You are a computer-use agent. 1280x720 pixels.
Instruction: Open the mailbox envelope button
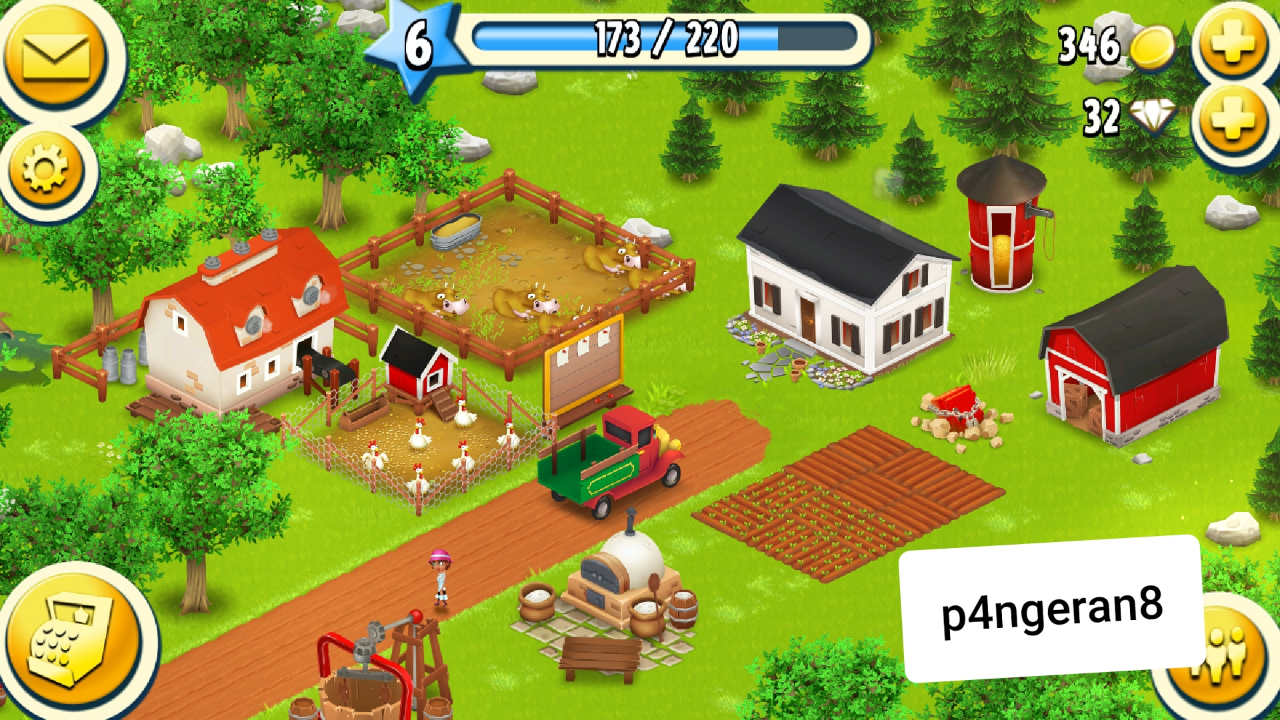click(55, 55)
